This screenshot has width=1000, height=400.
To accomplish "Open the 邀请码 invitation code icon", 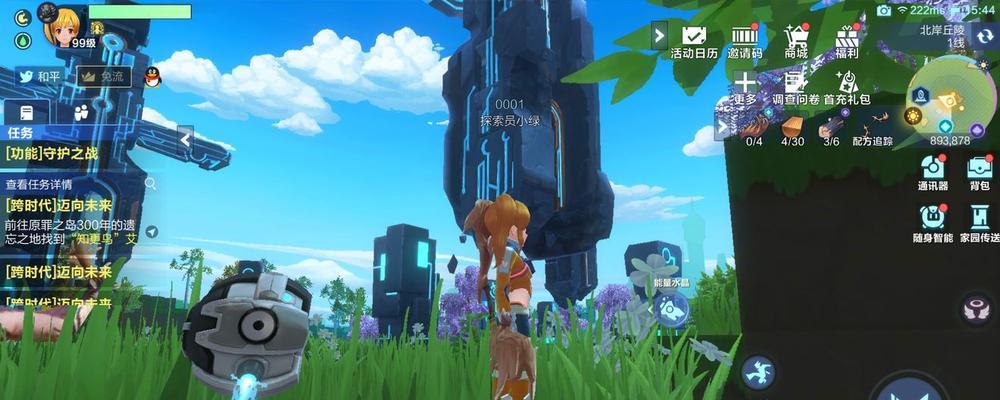I will 745,40.
